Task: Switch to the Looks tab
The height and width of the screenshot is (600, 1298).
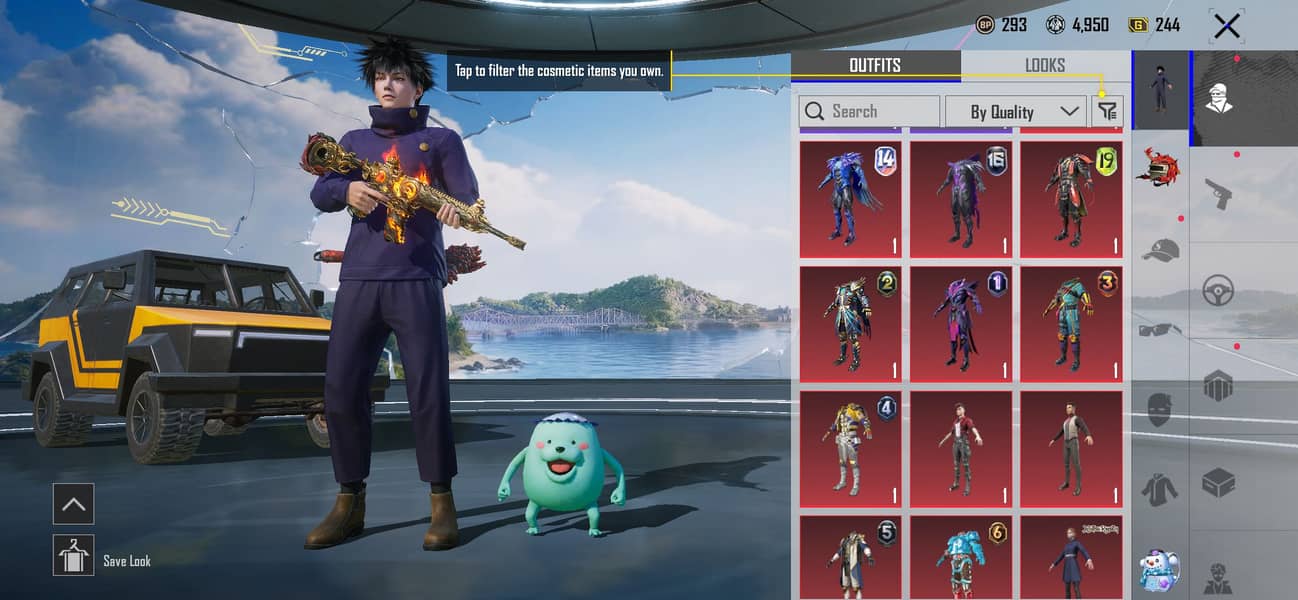Action: pos(1044,65)
